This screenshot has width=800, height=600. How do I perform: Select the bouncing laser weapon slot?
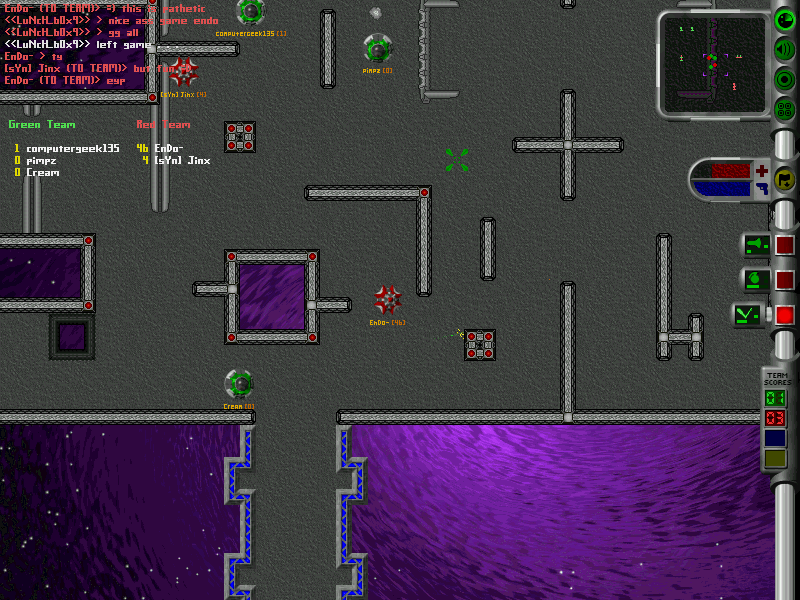[749, 315]
